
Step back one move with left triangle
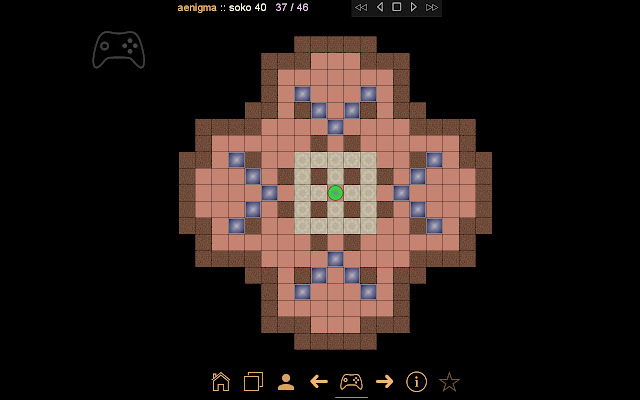(379, 7)
